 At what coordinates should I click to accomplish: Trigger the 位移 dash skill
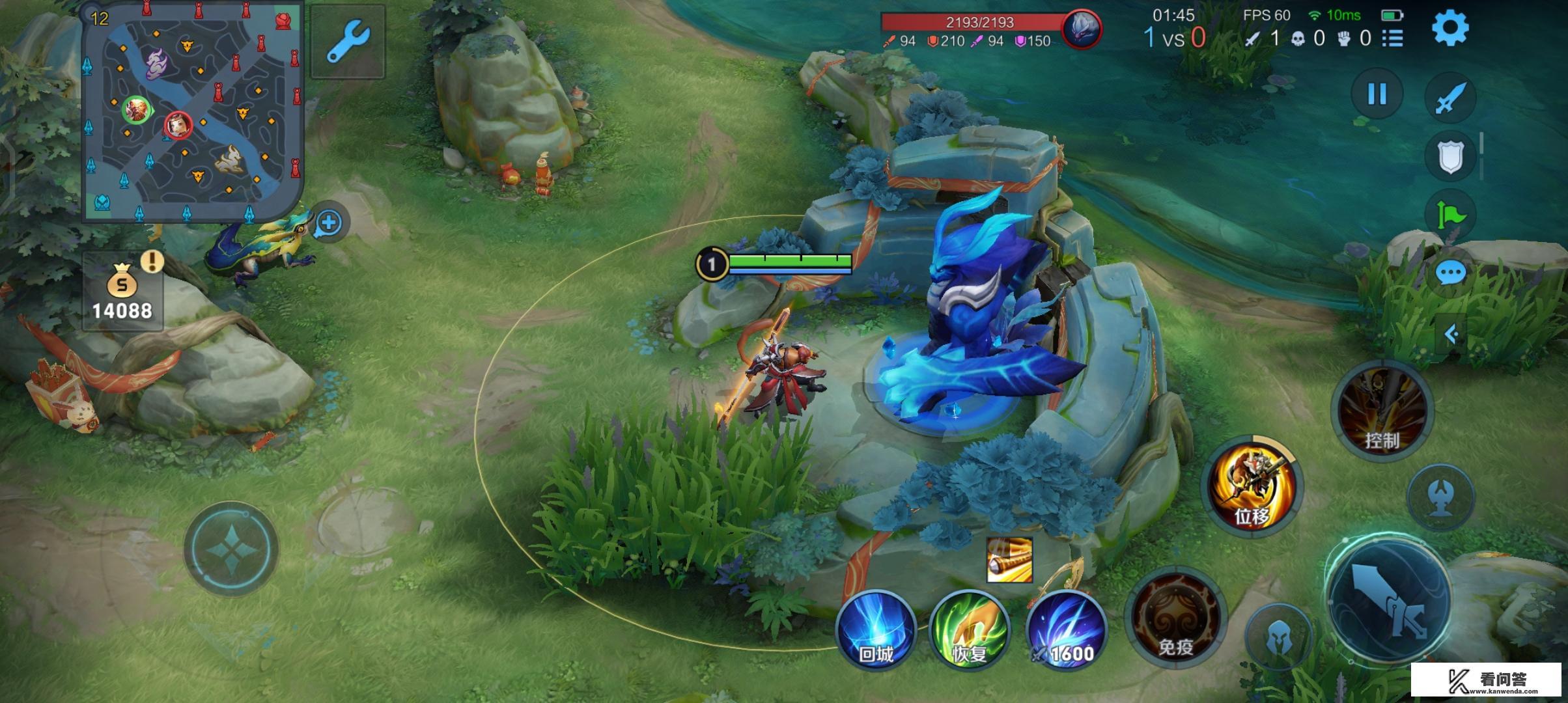pos(1252,485)
